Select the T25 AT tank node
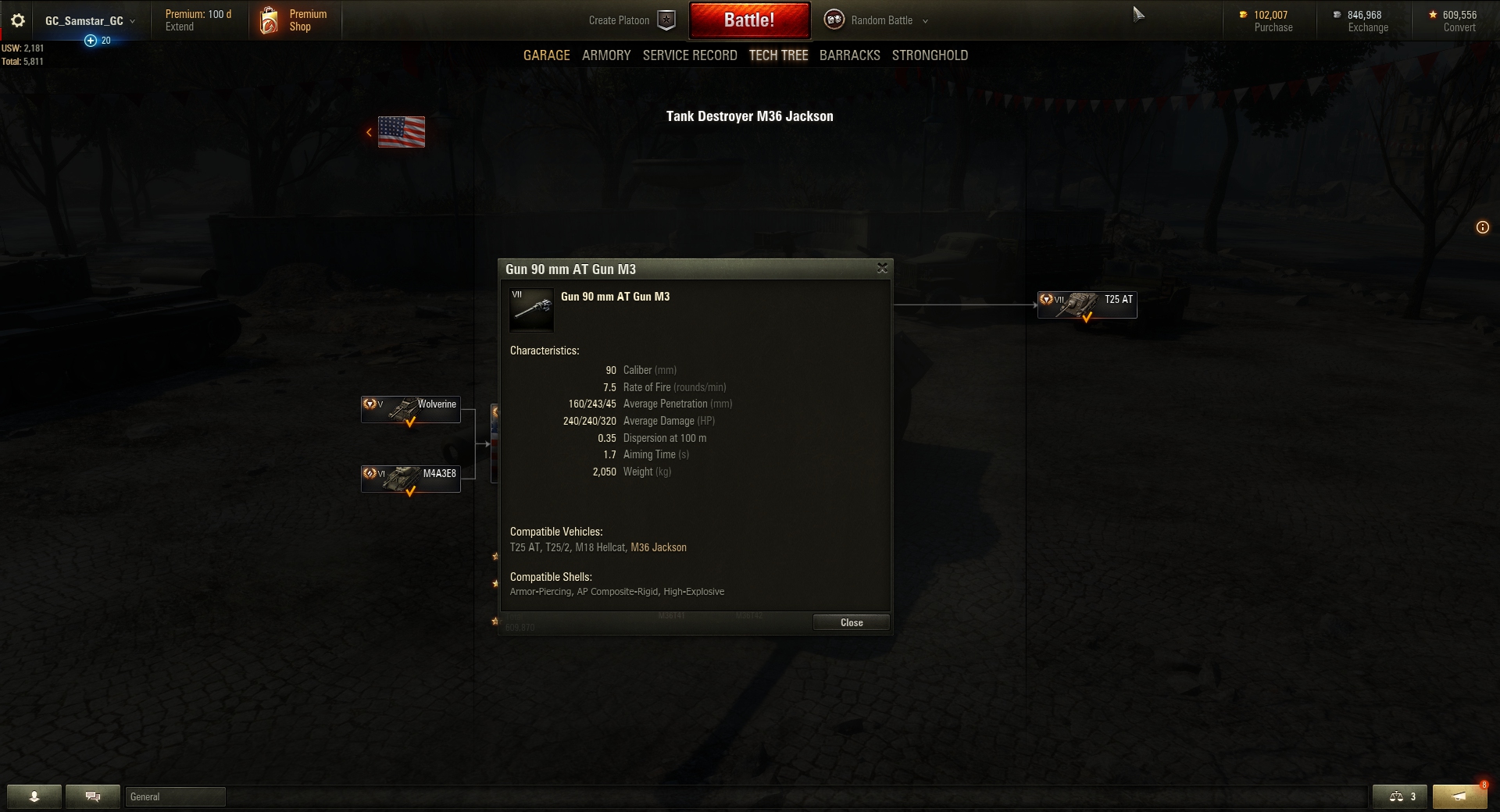This screenshot has width=1500, height=812. pyautogui.click(x=1087, y=304)
